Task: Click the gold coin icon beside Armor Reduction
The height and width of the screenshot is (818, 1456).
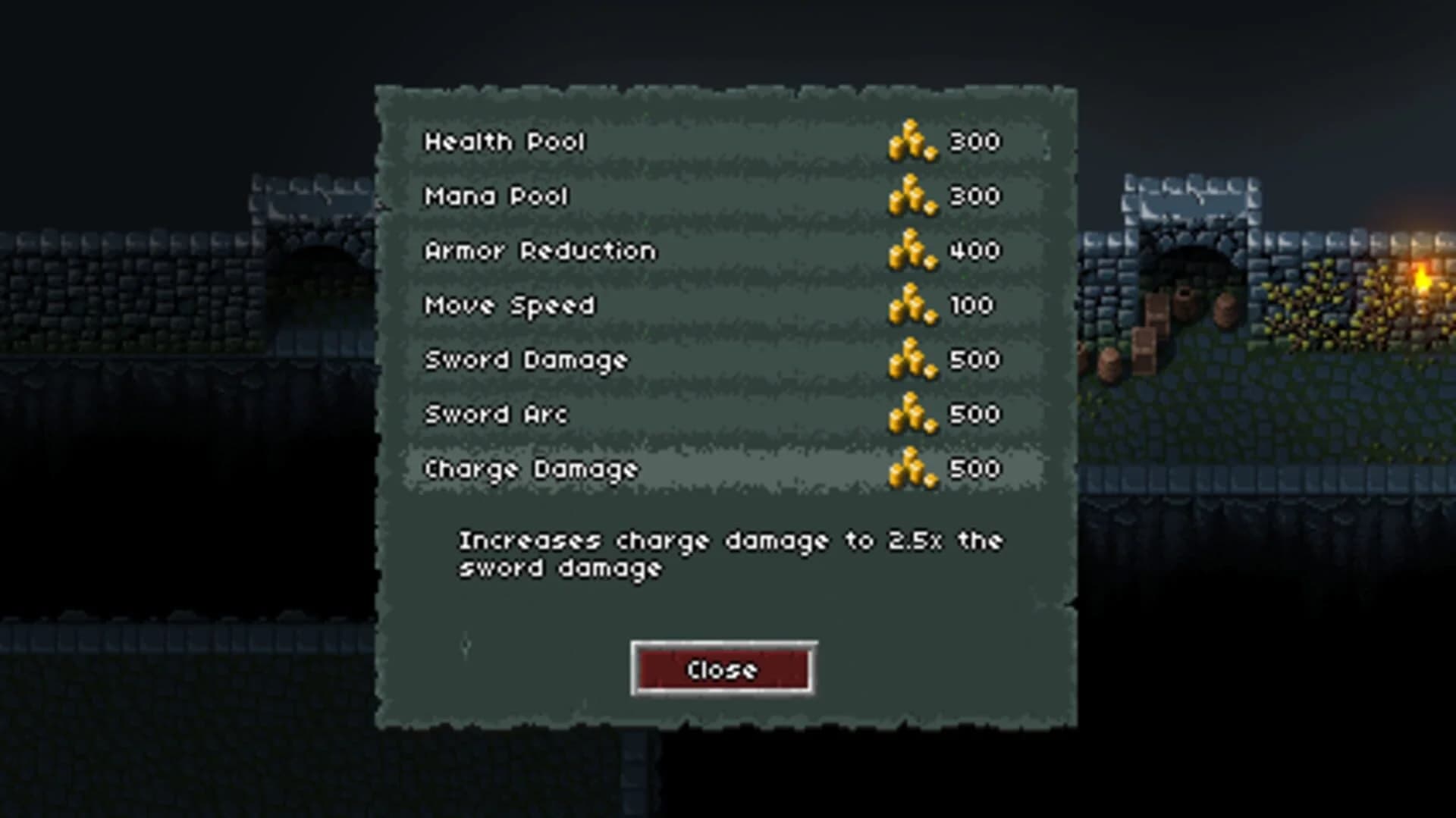Action: pyautogui.click(x=912, y=250)
